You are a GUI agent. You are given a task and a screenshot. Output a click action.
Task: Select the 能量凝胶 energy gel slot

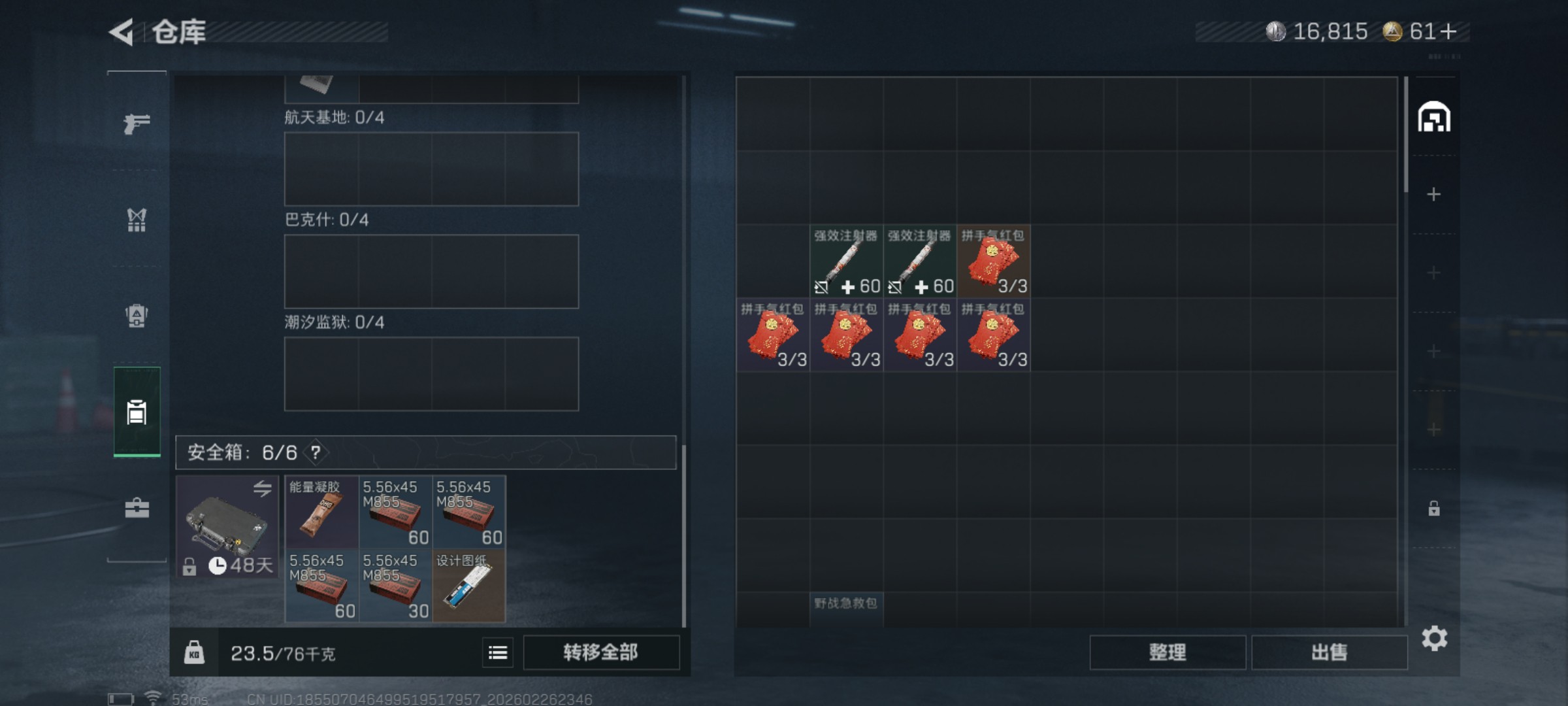(321, 513)
